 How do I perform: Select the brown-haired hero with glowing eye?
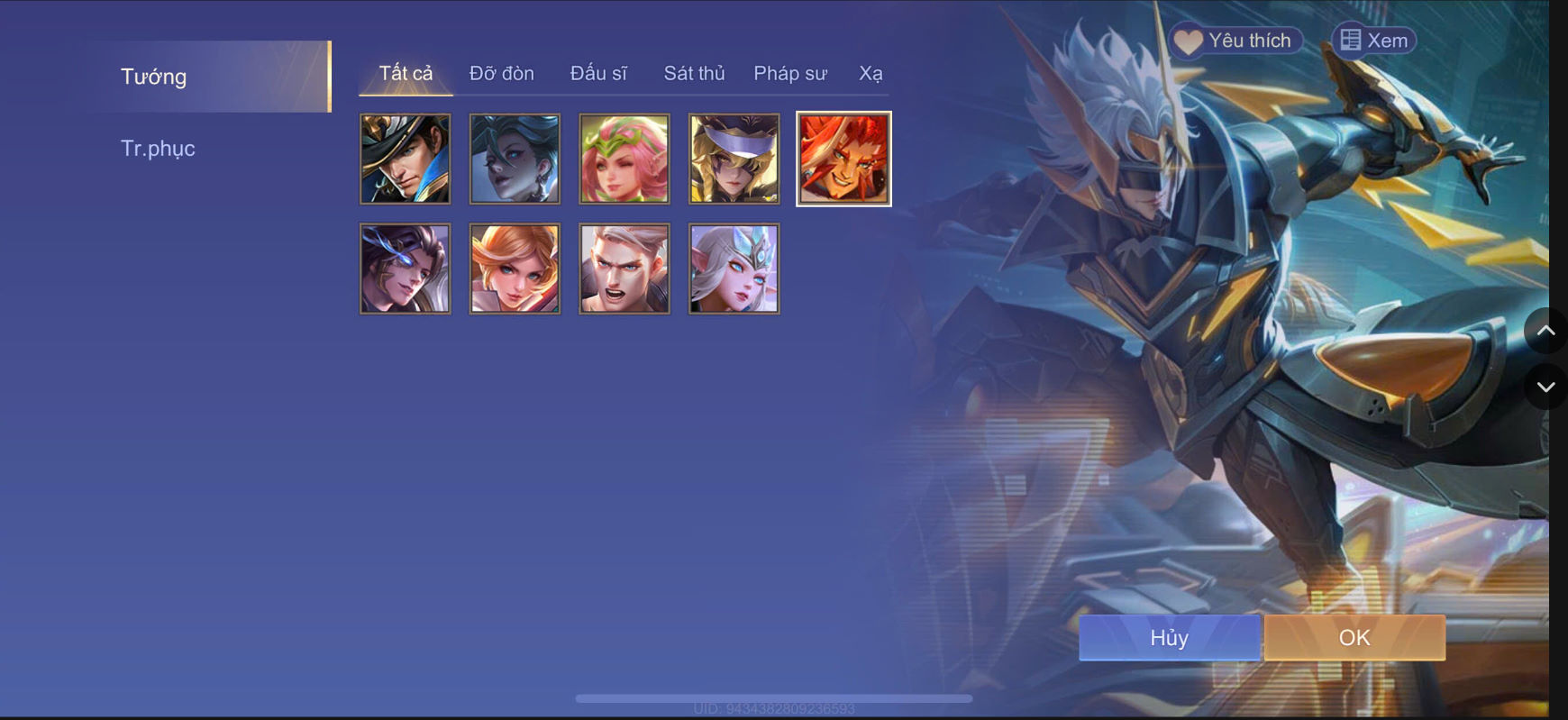pos(405,268)
